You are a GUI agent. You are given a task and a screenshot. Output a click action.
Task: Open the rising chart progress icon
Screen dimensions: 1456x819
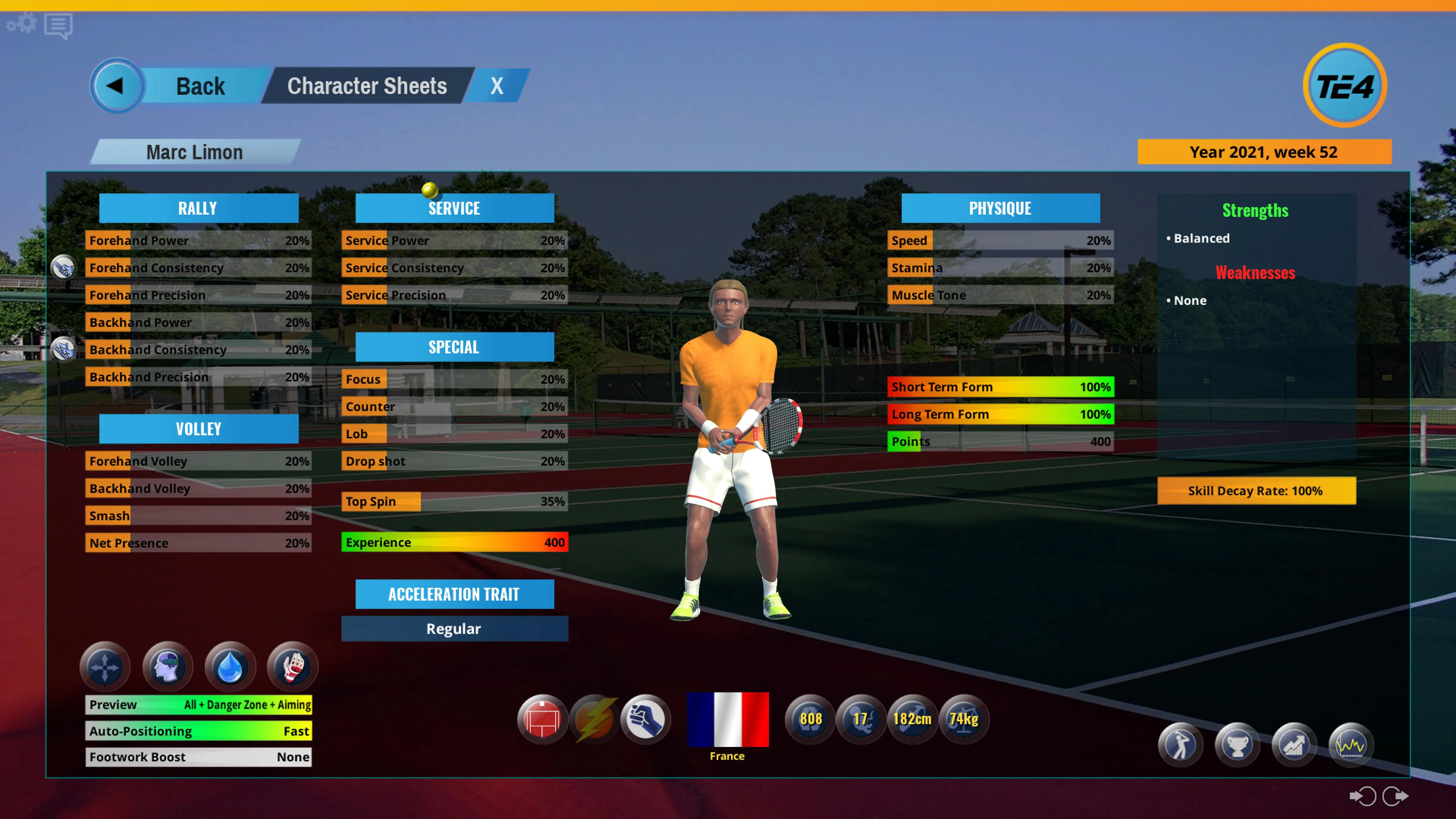[1294, 745]
